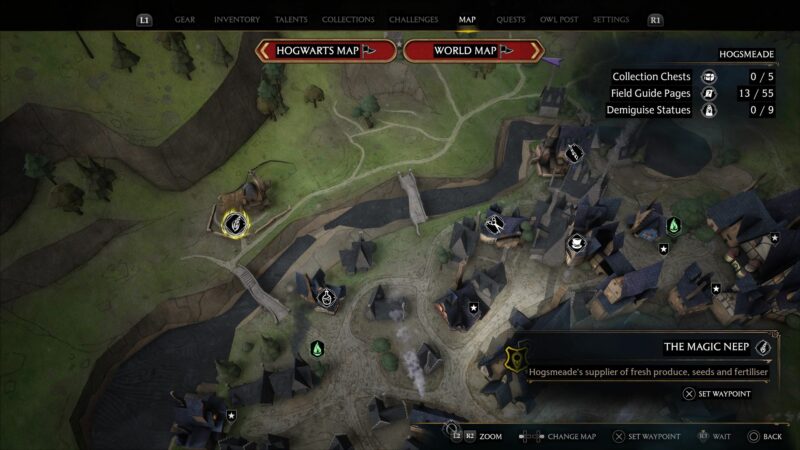
Task: Select the Challenges tab
Action: 411,19
